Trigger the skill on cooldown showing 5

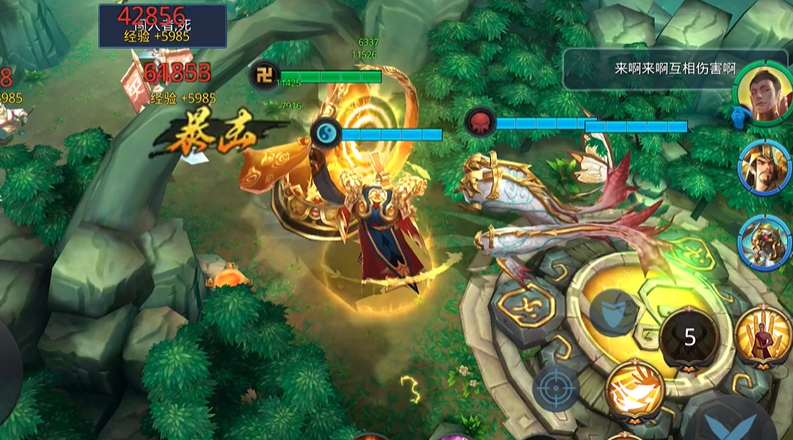coord(690,338)
